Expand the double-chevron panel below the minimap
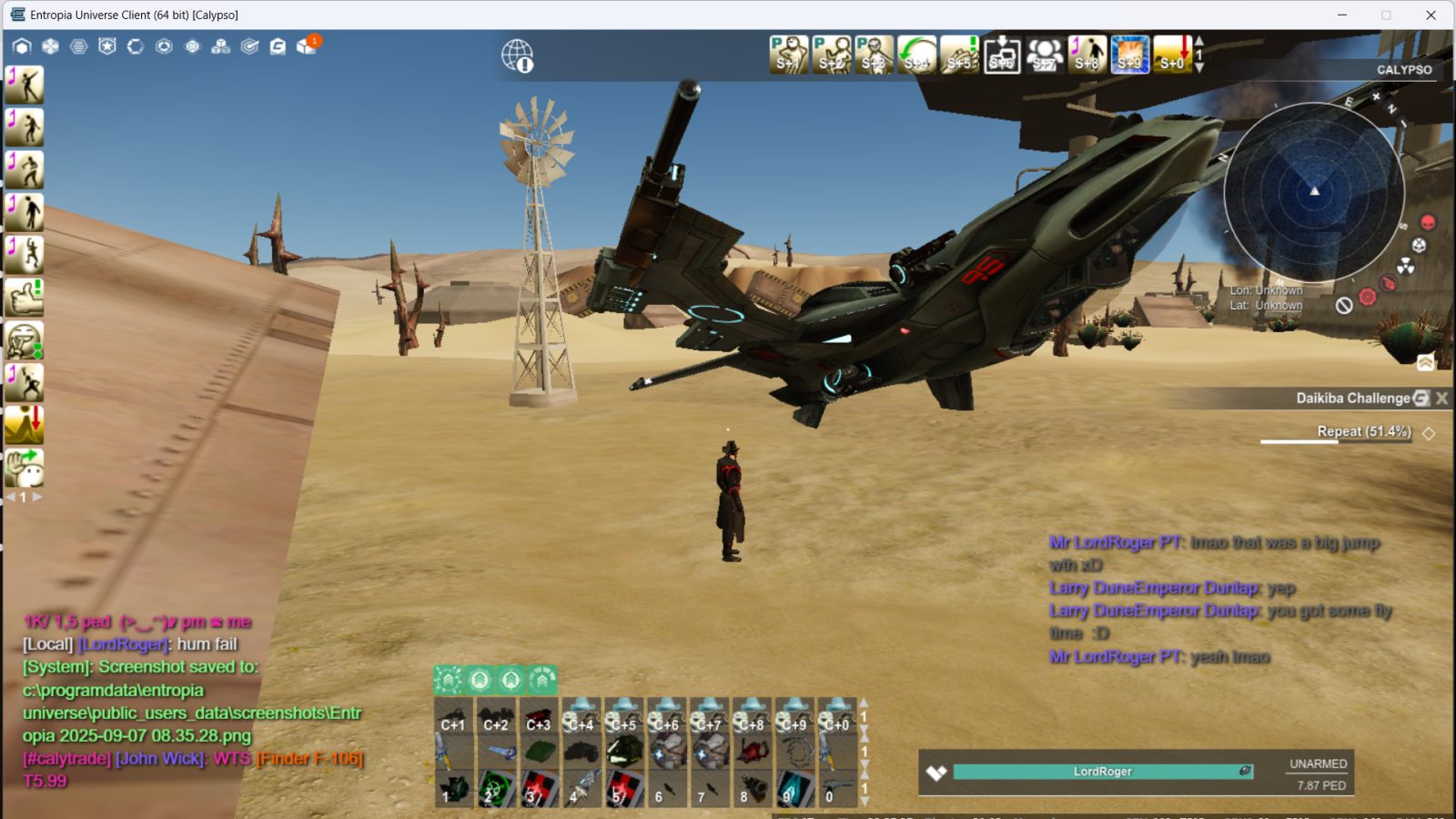This screenshot has width=1456, height=819. pyautogui.click(x=1425, y=362)
